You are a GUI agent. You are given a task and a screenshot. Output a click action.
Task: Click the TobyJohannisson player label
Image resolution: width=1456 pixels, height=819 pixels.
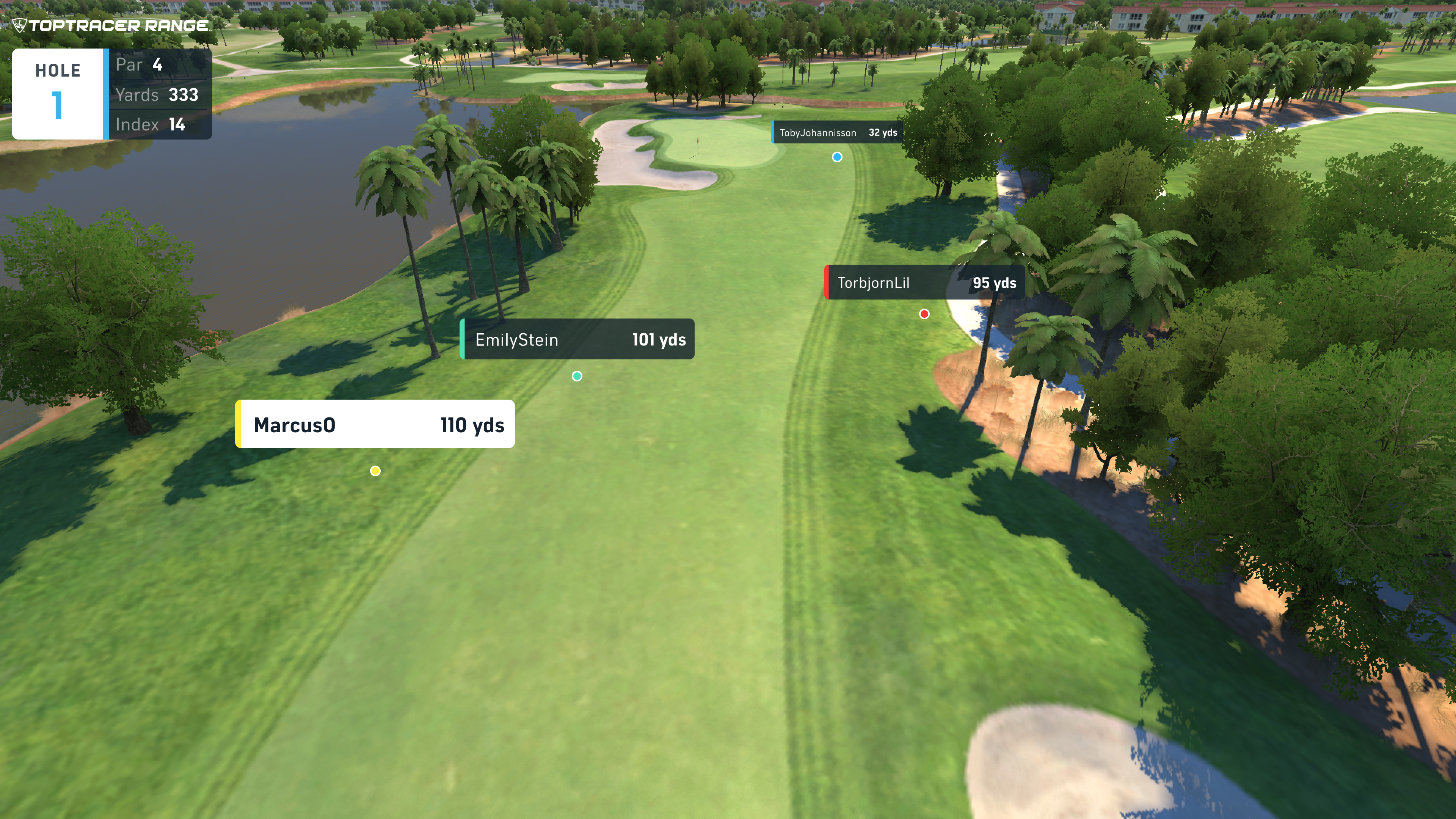tap(837, 133)
